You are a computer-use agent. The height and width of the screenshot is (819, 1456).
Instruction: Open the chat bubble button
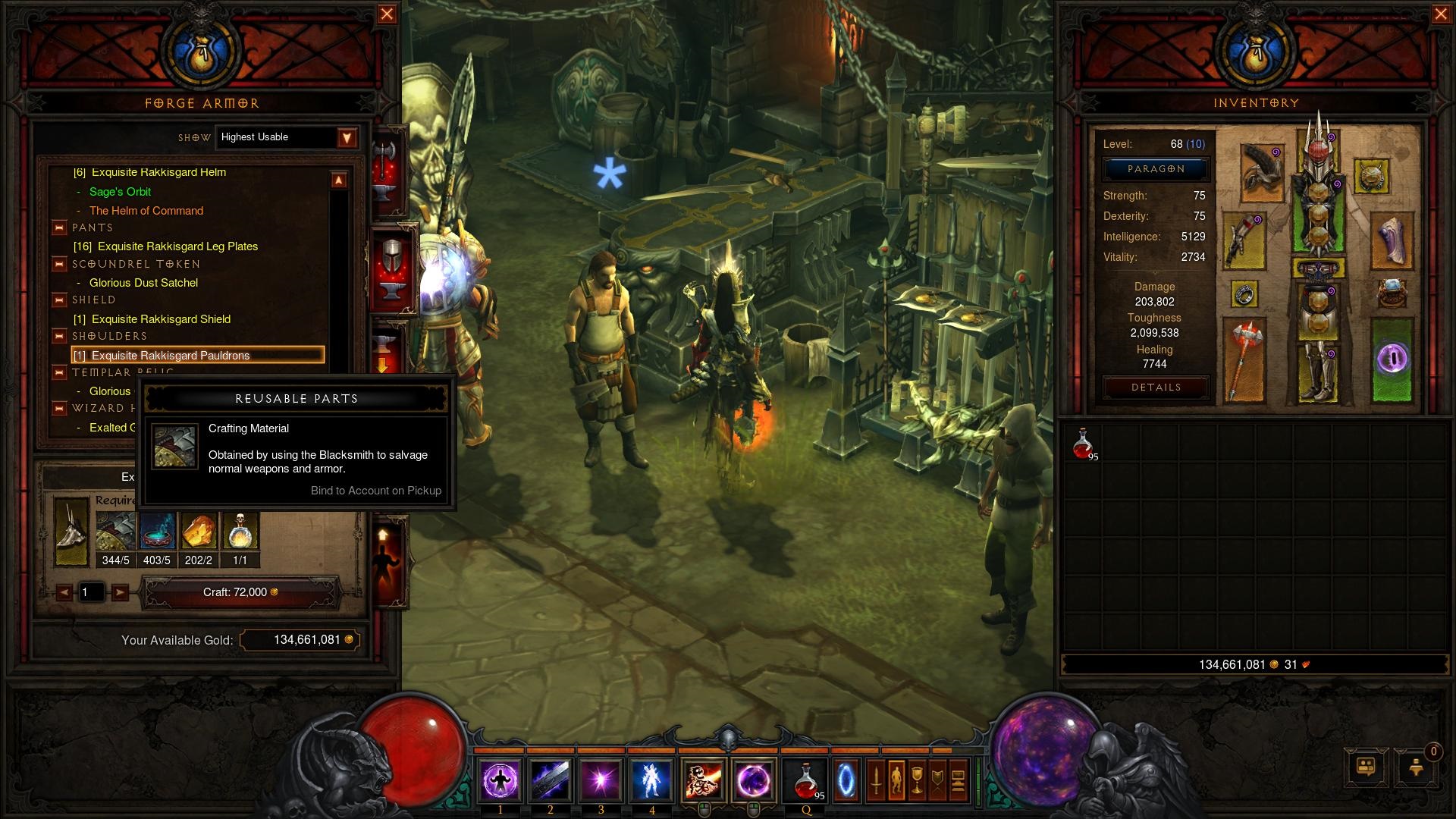pyautogui.click(x=1366, y=767)
